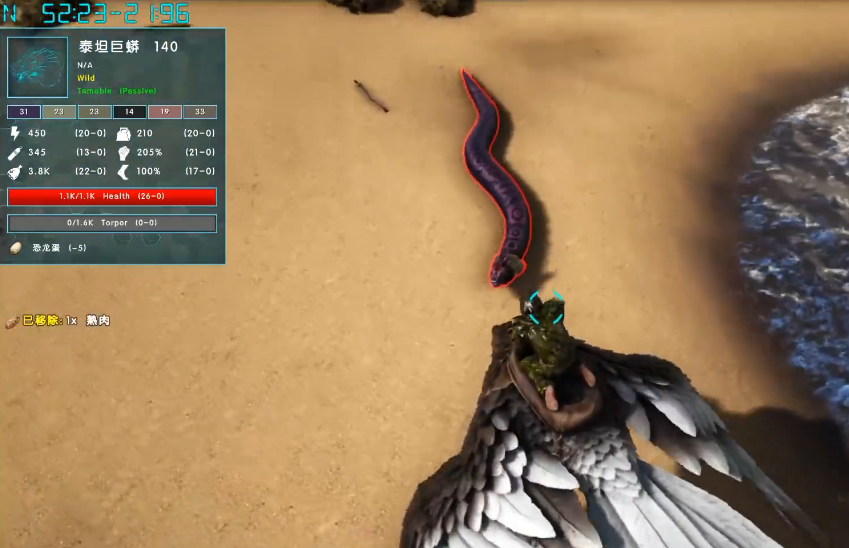Select the dark color swatch labeled 14
849x548 pixels.
pyautogui.click(x=129, y=112)
